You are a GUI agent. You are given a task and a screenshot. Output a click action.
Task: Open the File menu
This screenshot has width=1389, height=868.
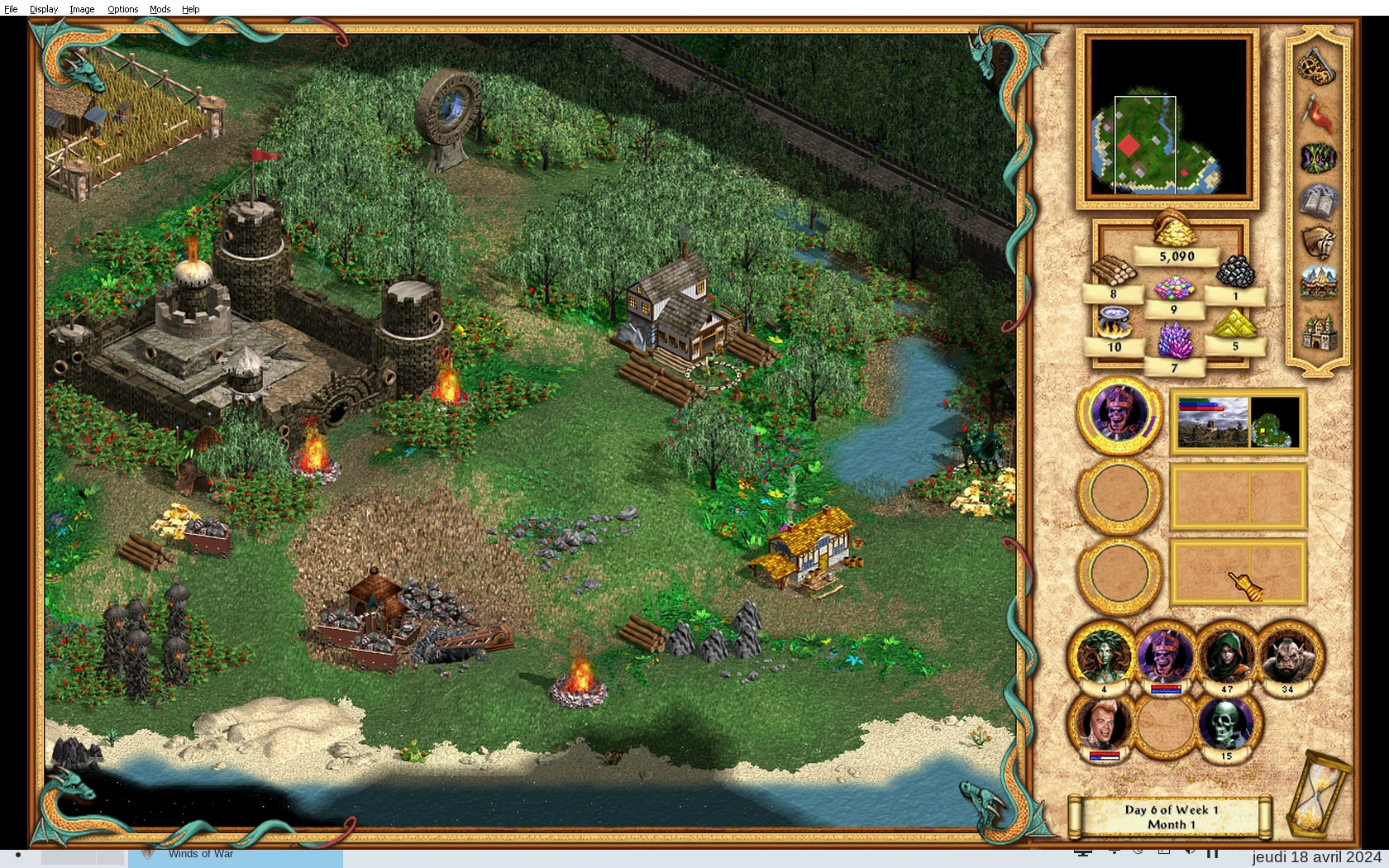click(11, 9)
